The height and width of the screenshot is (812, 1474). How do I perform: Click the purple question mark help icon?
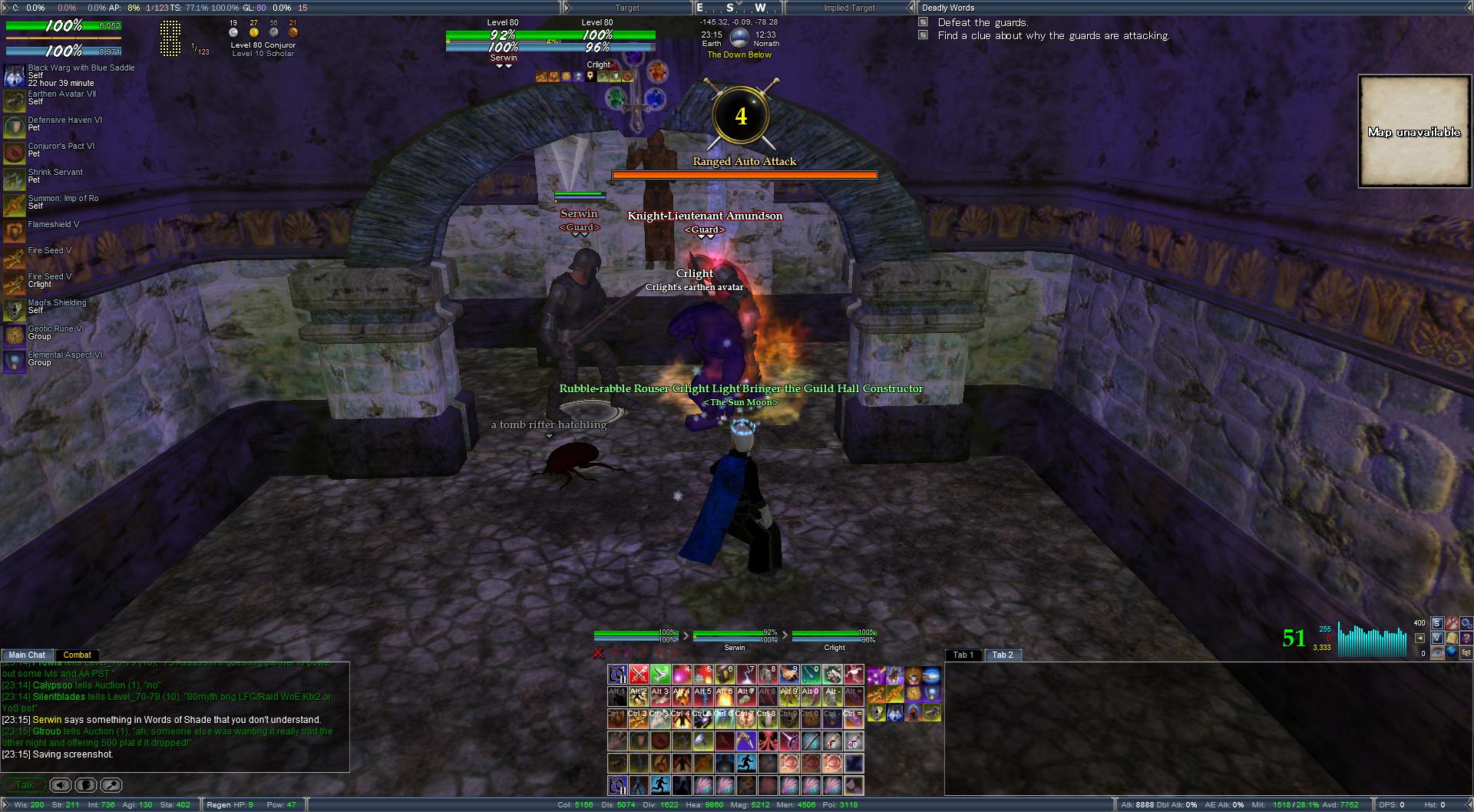[1467, 638]
